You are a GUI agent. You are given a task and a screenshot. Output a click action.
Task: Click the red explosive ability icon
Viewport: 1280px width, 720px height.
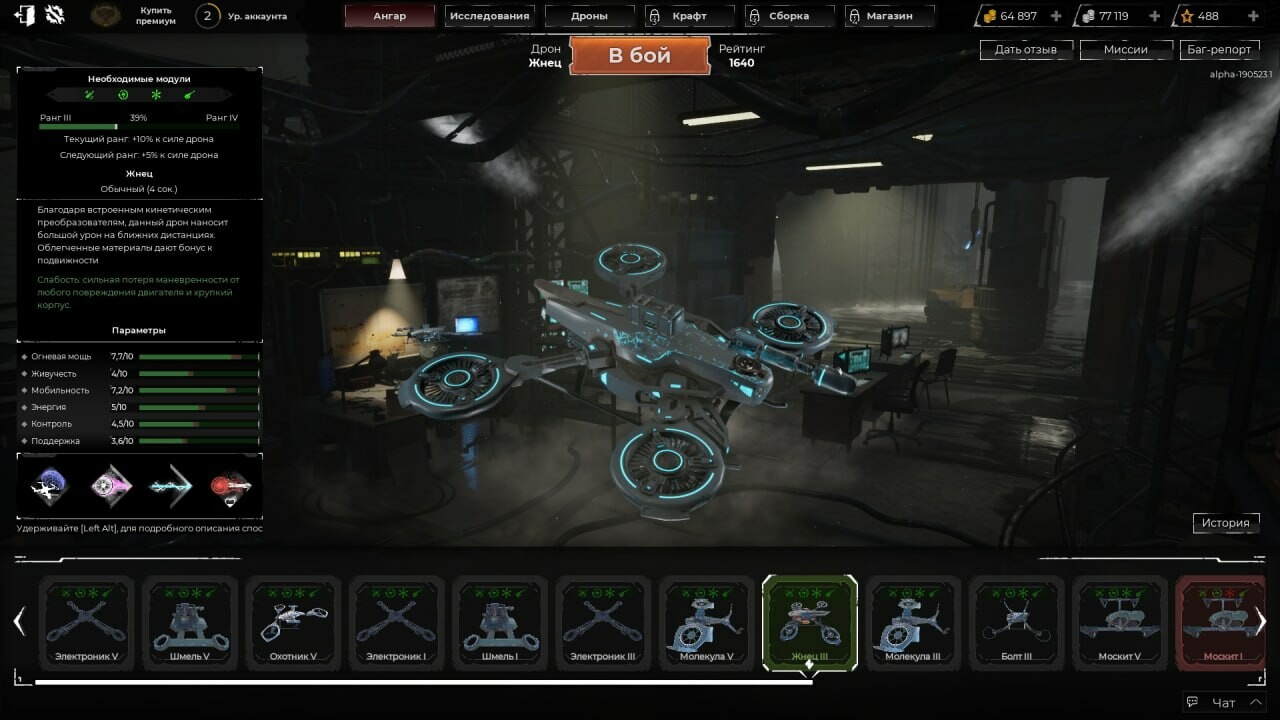coord(228,487)
